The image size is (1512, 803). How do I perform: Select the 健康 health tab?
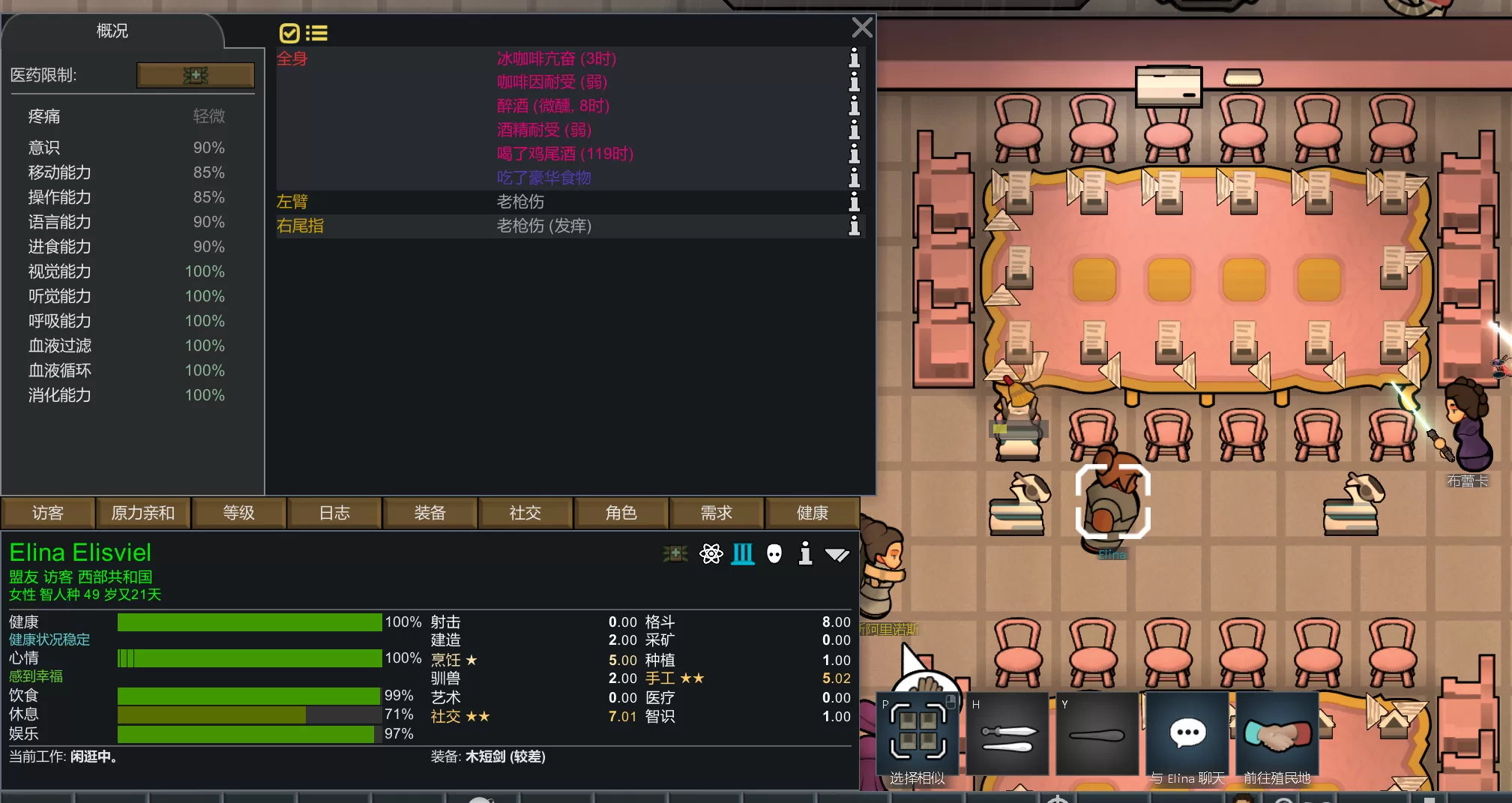pyautogui.click(x=813, y=513)
